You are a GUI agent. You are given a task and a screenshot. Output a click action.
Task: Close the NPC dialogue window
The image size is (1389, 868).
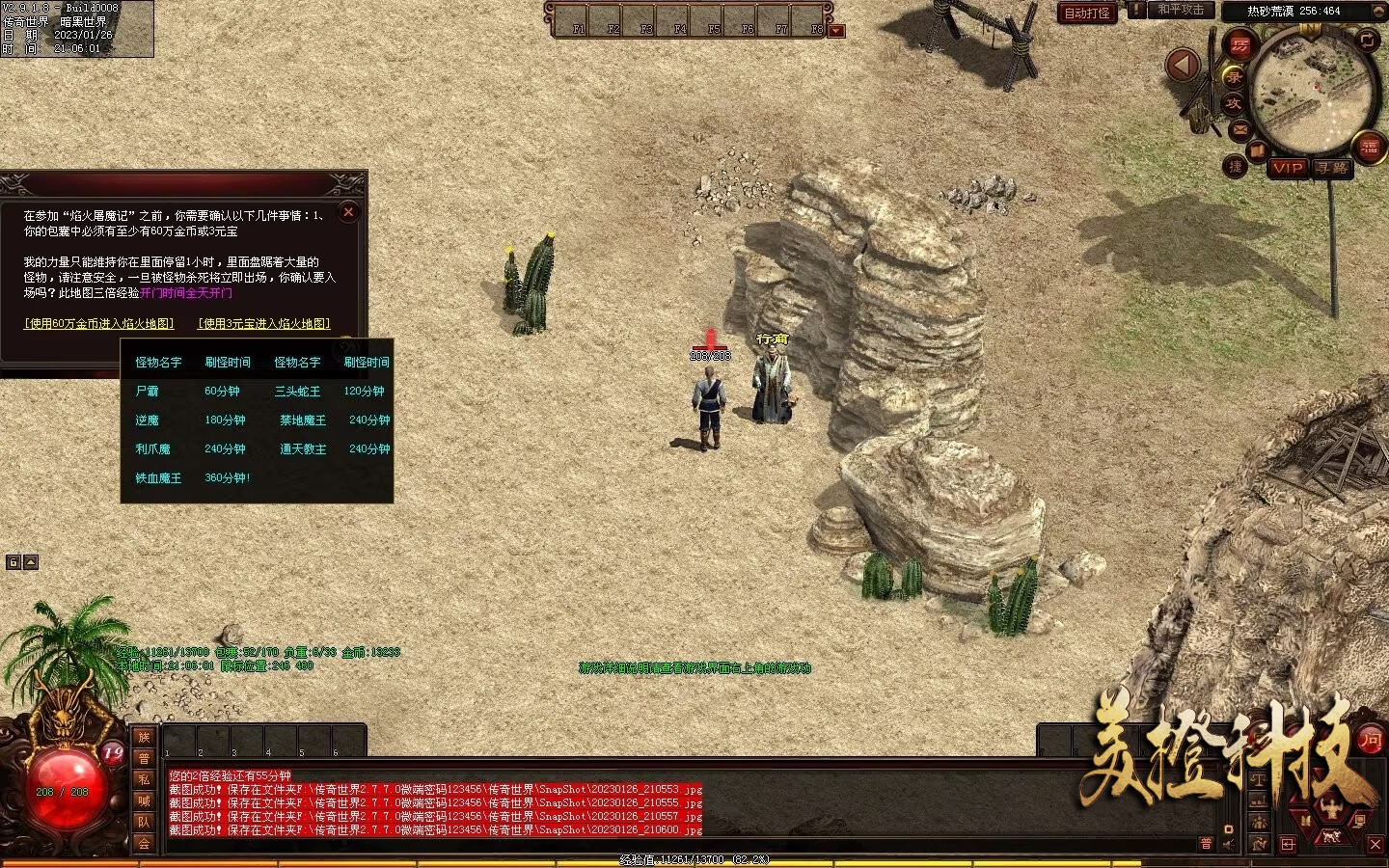click(348, 212)
